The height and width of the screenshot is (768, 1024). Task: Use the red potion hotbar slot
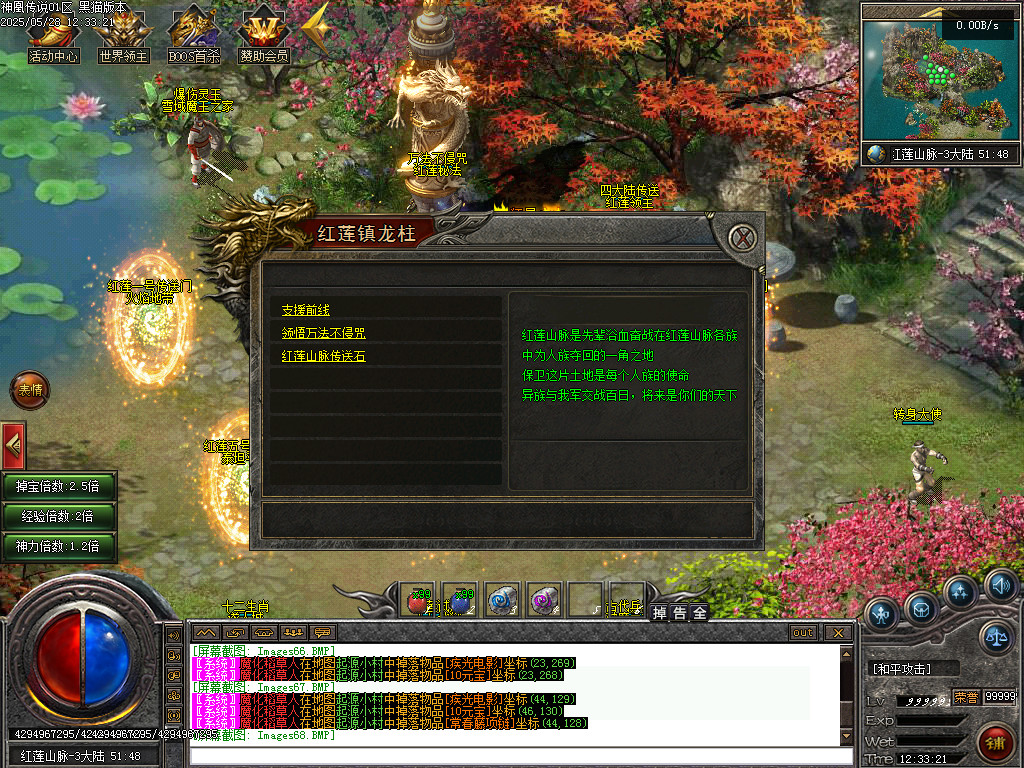pyautogui.click(x=420, y=600)
